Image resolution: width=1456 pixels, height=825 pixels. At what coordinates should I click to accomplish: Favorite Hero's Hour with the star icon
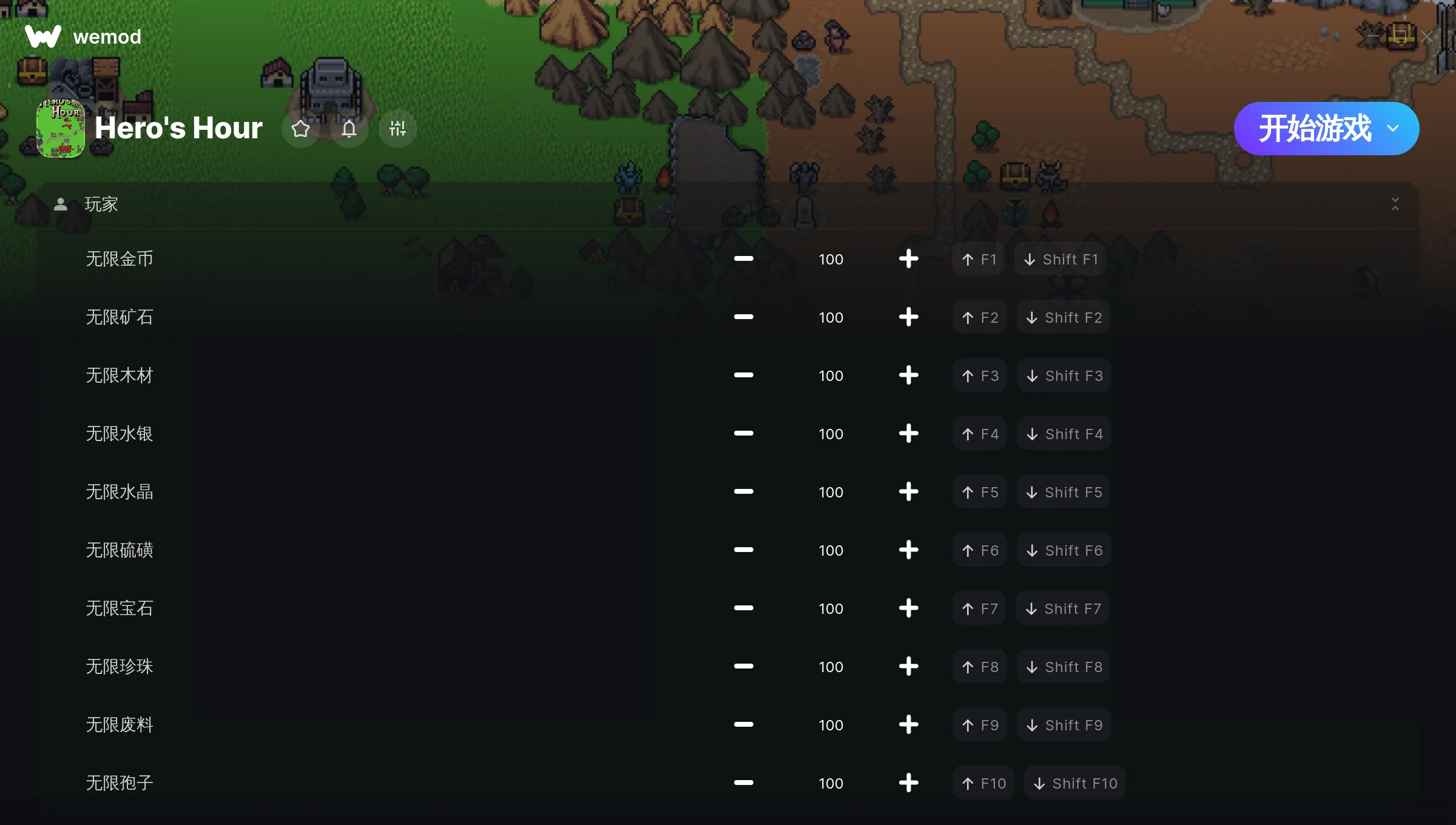pos(300,129)
